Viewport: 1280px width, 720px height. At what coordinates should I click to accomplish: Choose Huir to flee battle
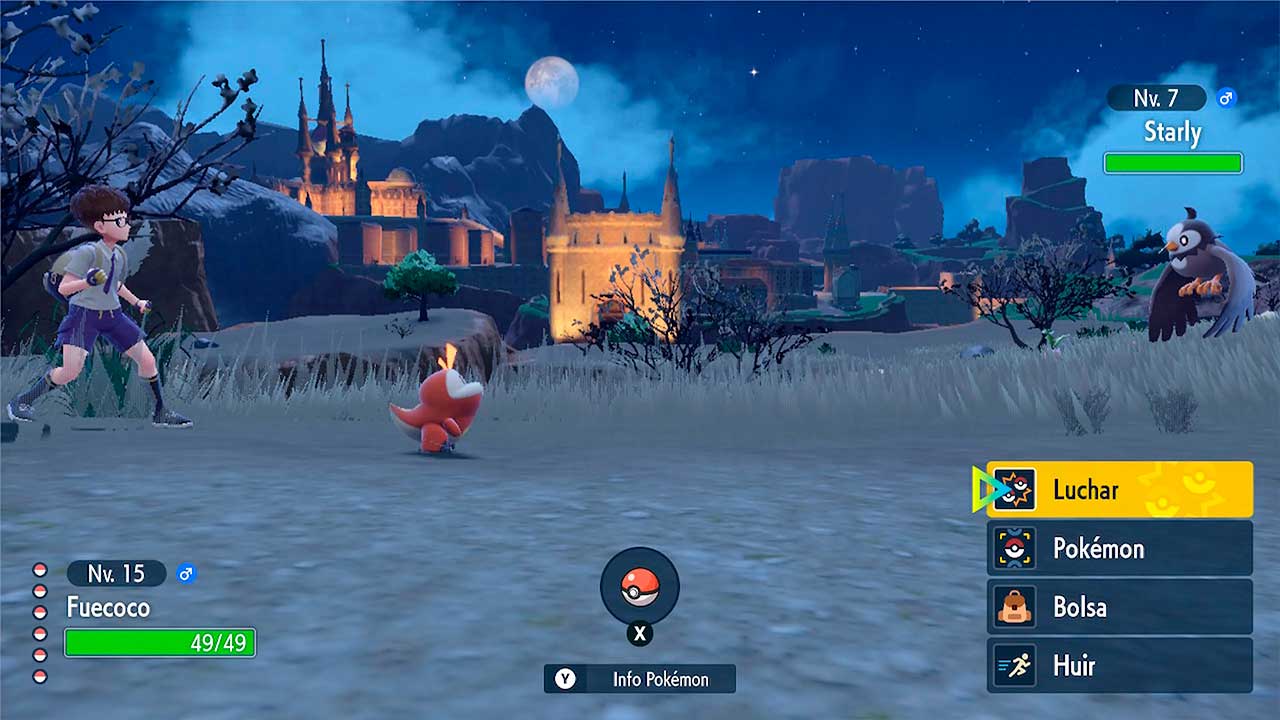tap(1119, 665)
